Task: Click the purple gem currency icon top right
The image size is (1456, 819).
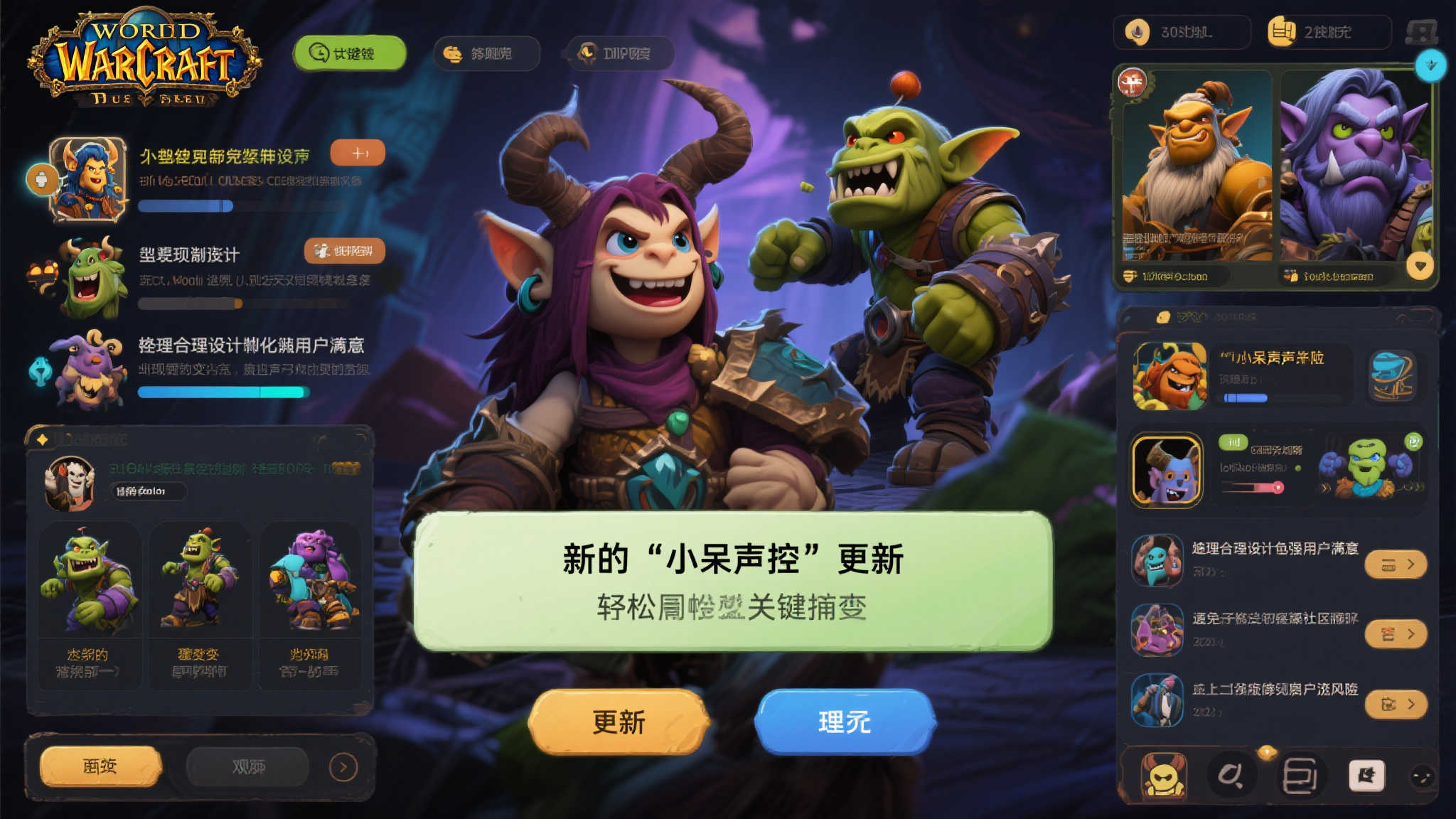Action: pyautogui.click(x=1137, y=31)
